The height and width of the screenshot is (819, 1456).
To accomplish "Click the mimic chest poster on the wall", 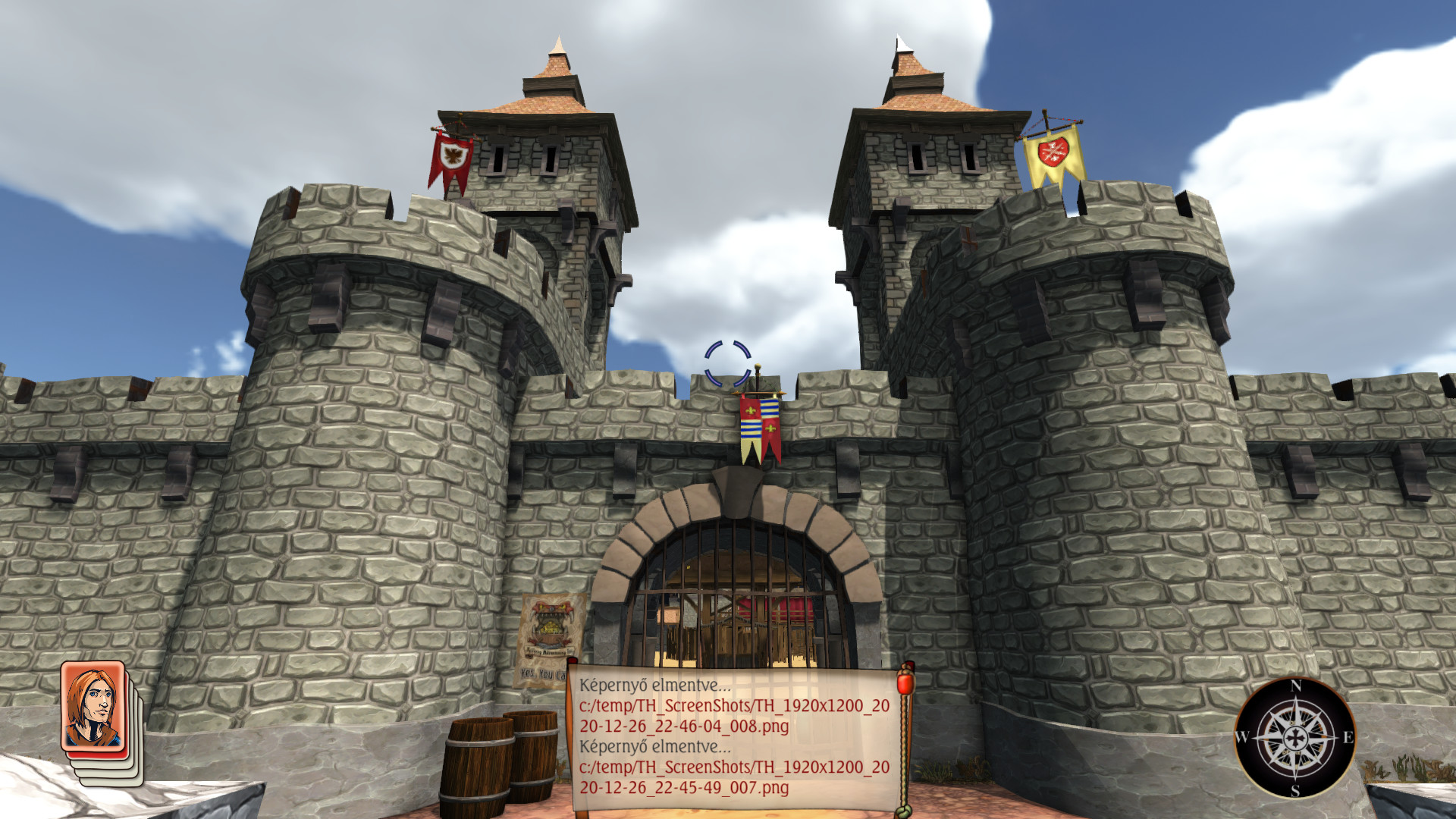I will click(550, 626).
